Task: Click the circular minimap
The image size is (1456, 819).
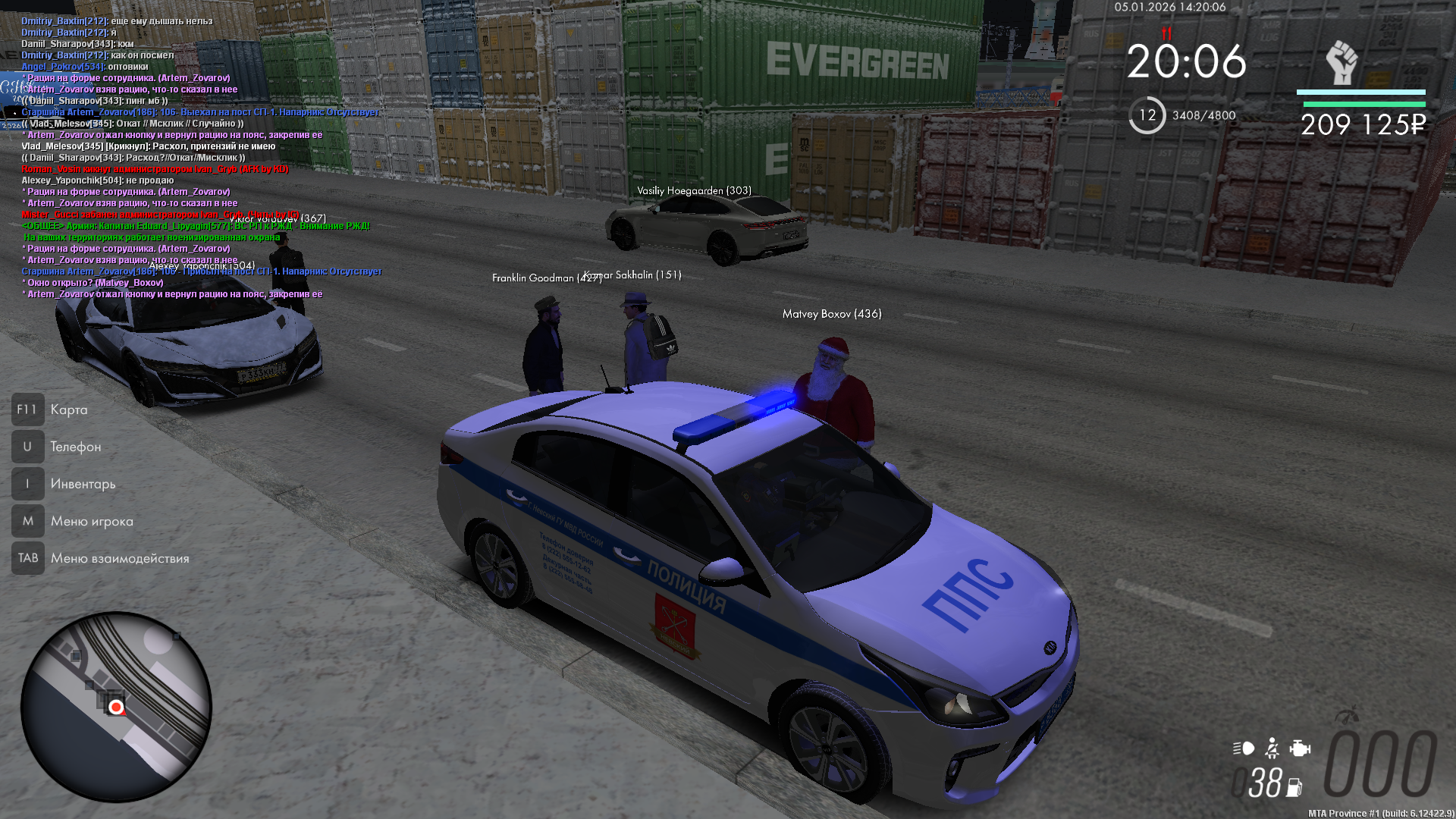Action: 116,707
